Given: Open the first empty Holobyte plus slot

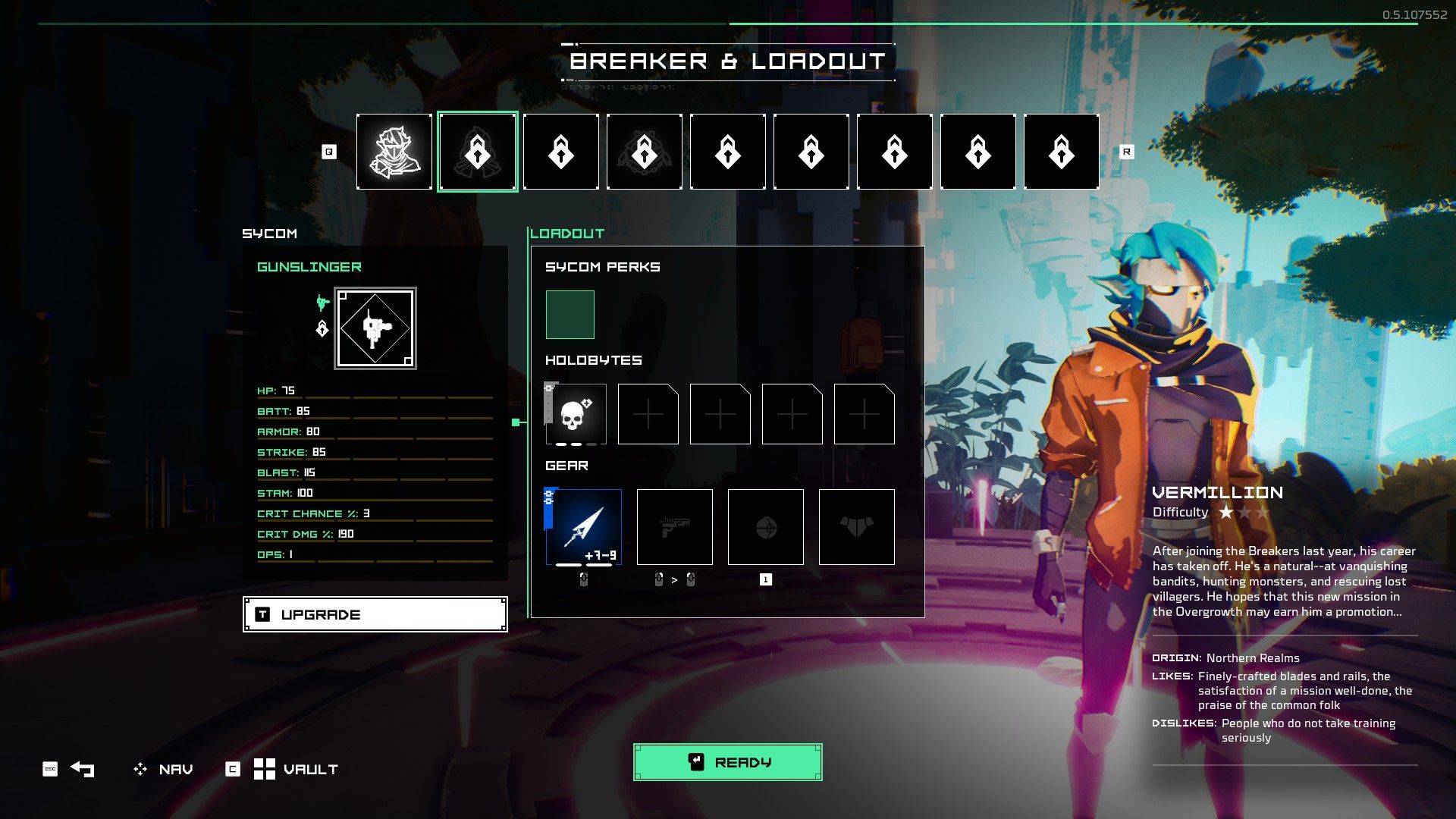Looking at the screenshot, I should 648,415.
